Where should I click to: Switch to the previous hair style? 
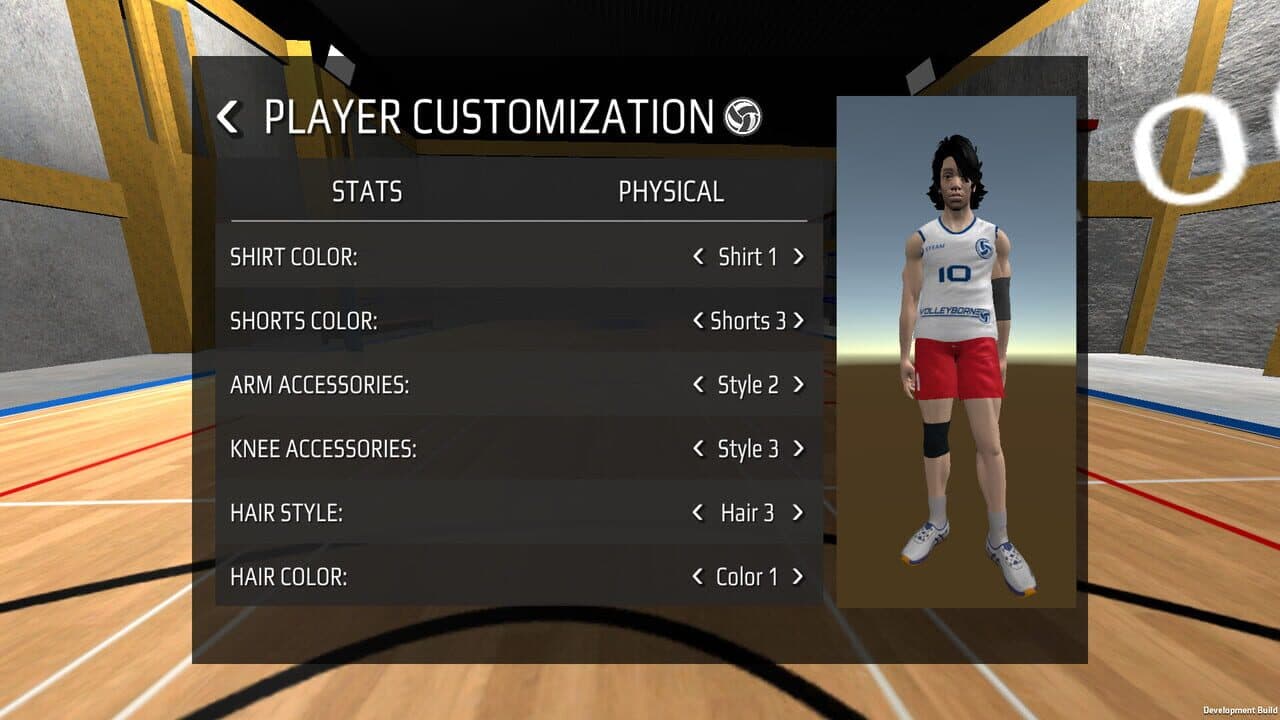698,512
